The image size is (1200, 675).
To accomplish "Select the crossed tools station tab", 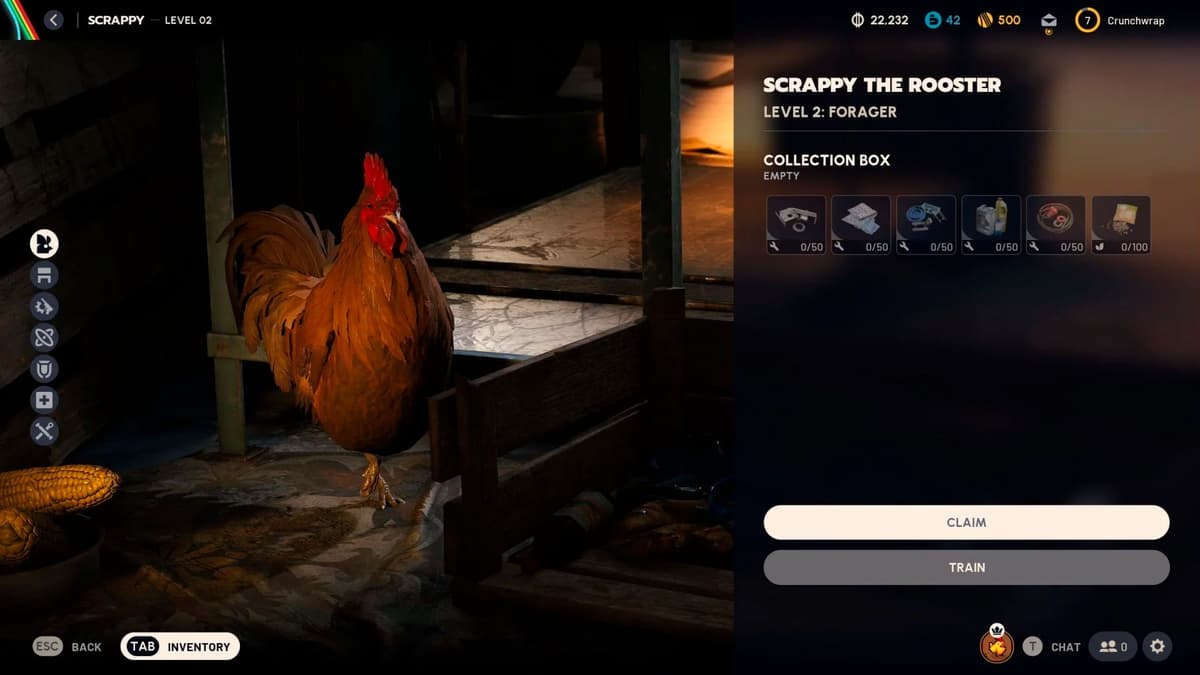I will [x=44, y=431].
